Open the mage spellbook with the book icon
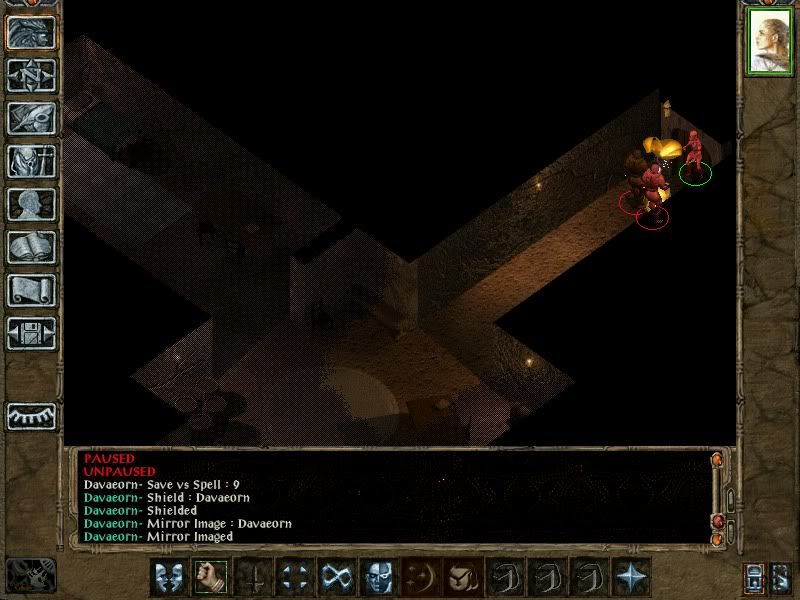800x600 pixels. (31, 247)
